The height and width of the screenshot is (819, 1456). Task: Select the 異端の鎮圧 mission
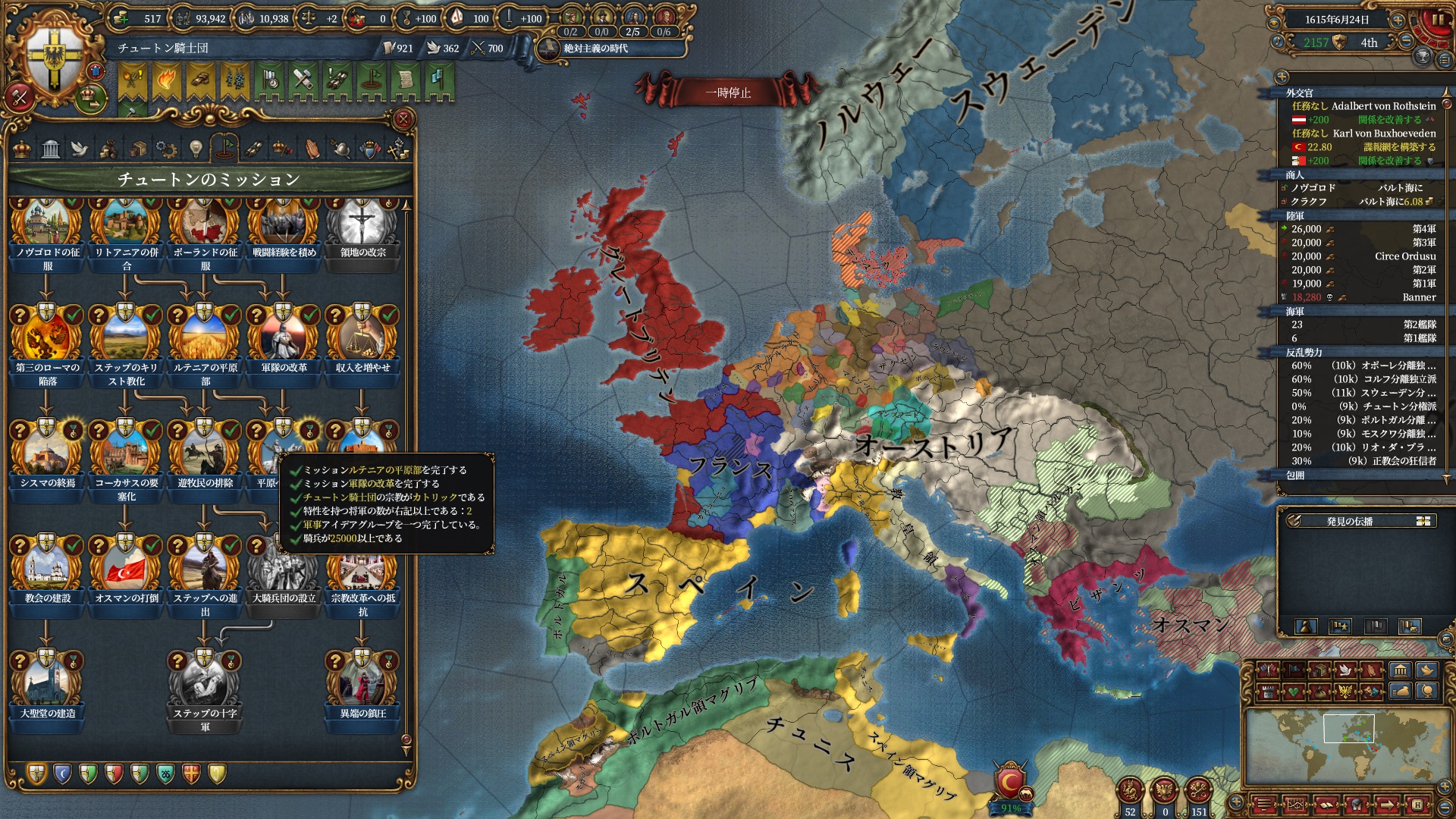(x=362, y=682)
